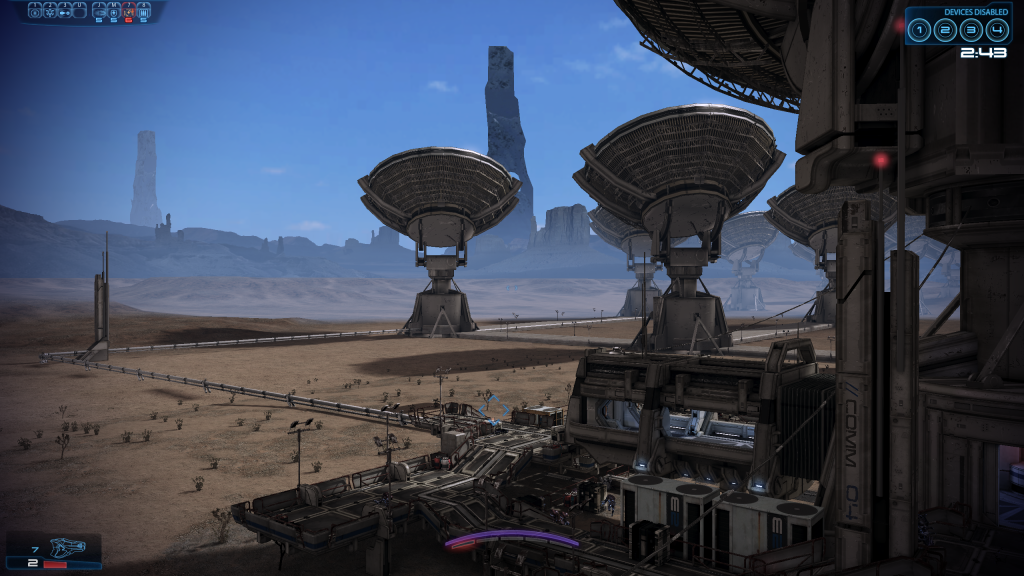Activate the power in slot 1
Screen dimensions: 1024x576
coord(35,12)
